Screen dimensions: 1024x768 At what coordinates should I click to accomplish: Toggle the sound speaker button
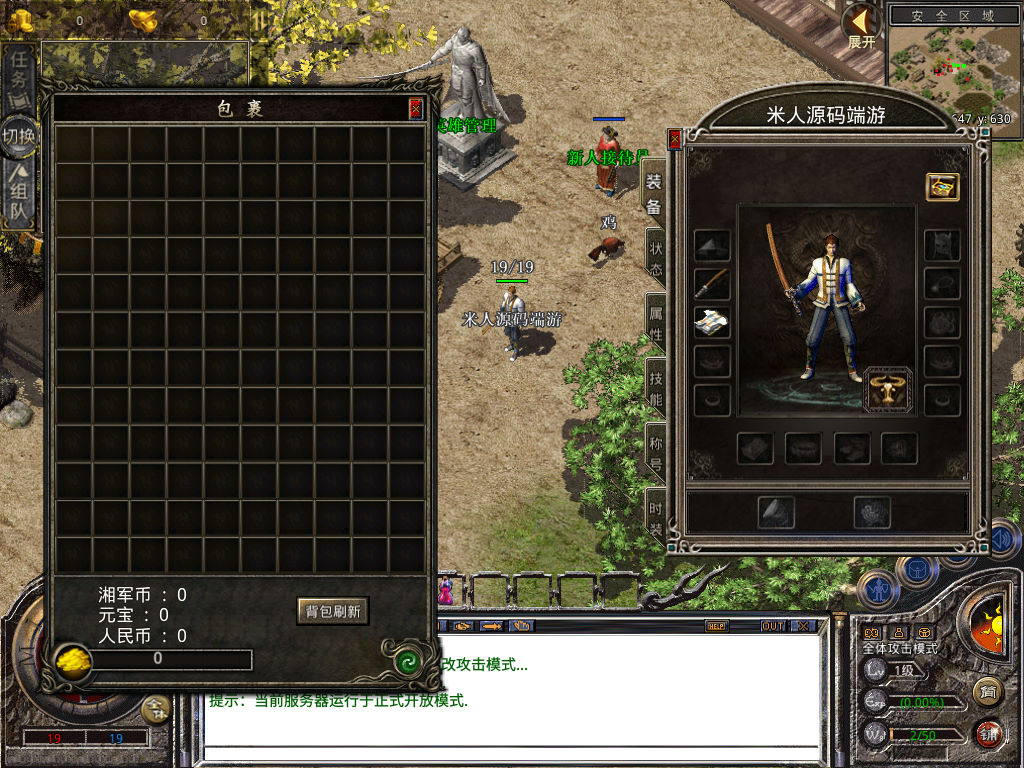coord(1003,540)
